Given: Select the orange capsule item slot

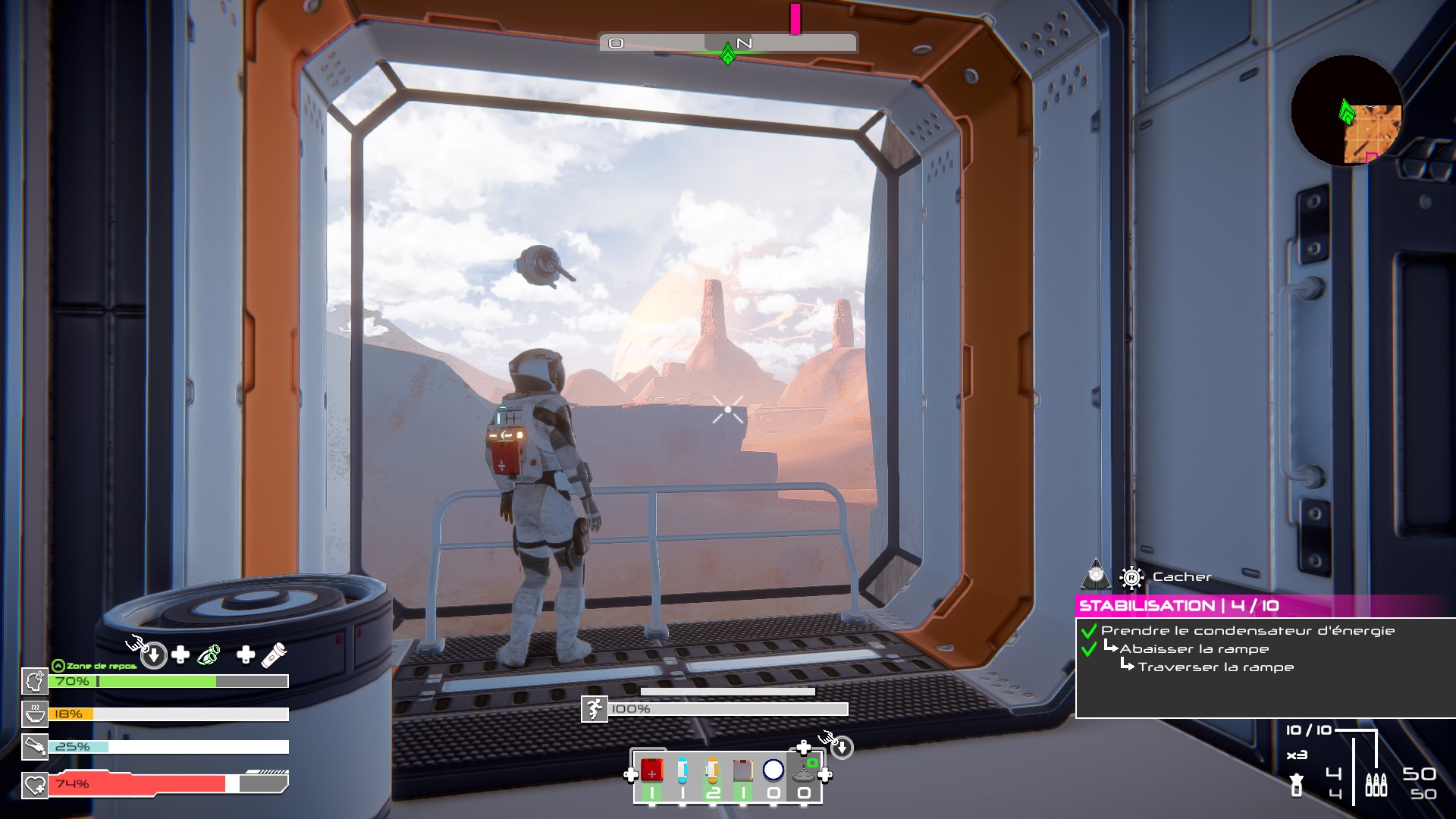Looking at the screenshot, I should coord(712,770).
